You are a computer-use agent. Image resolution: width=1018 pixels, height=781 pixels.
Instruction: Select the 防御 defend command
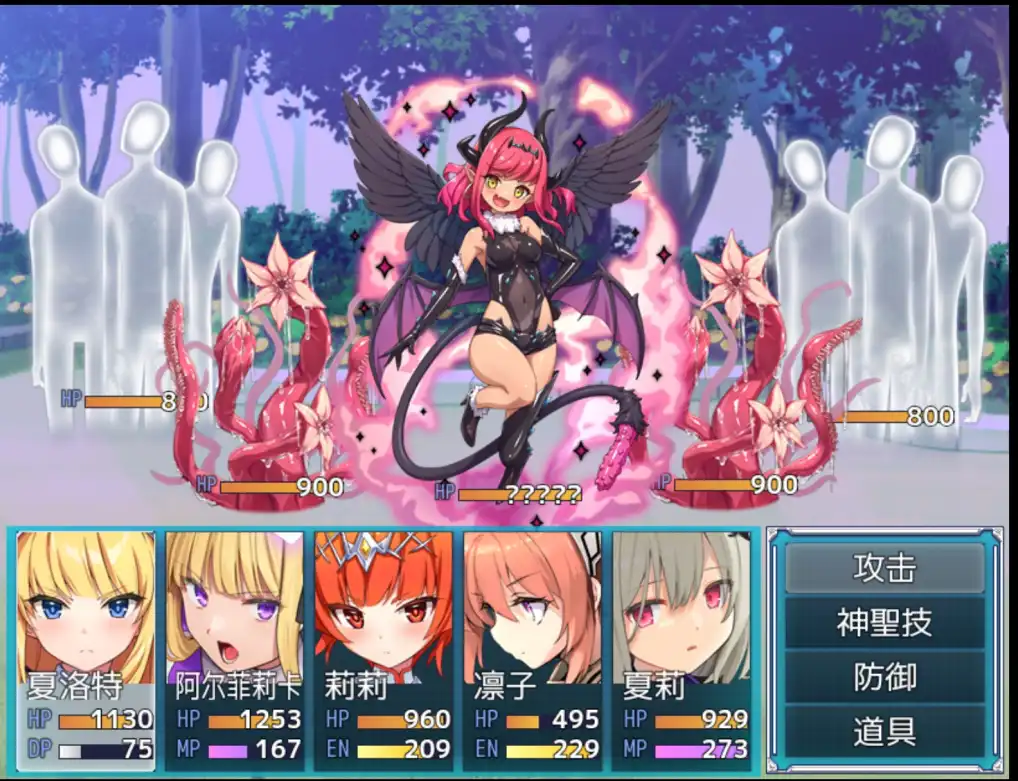[x=885, y=677]
